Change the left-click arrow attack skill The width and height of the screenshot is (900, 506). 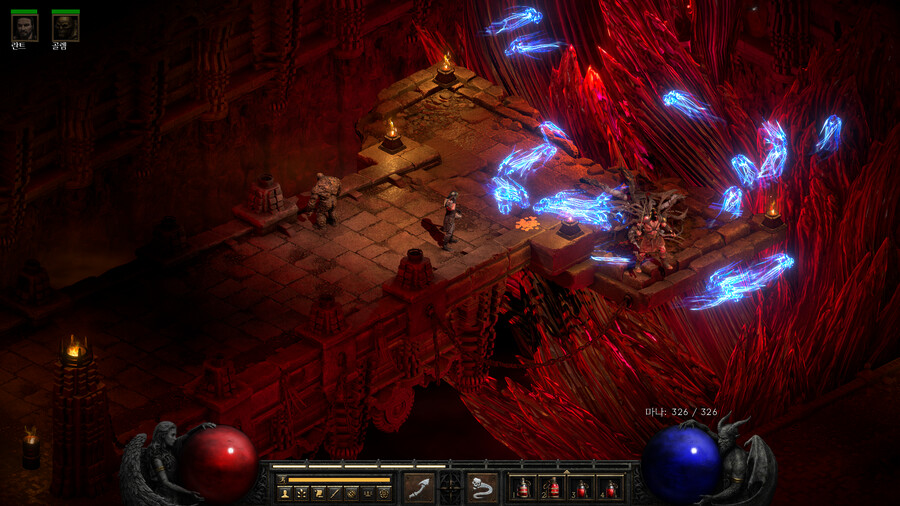tap(419, 488)
